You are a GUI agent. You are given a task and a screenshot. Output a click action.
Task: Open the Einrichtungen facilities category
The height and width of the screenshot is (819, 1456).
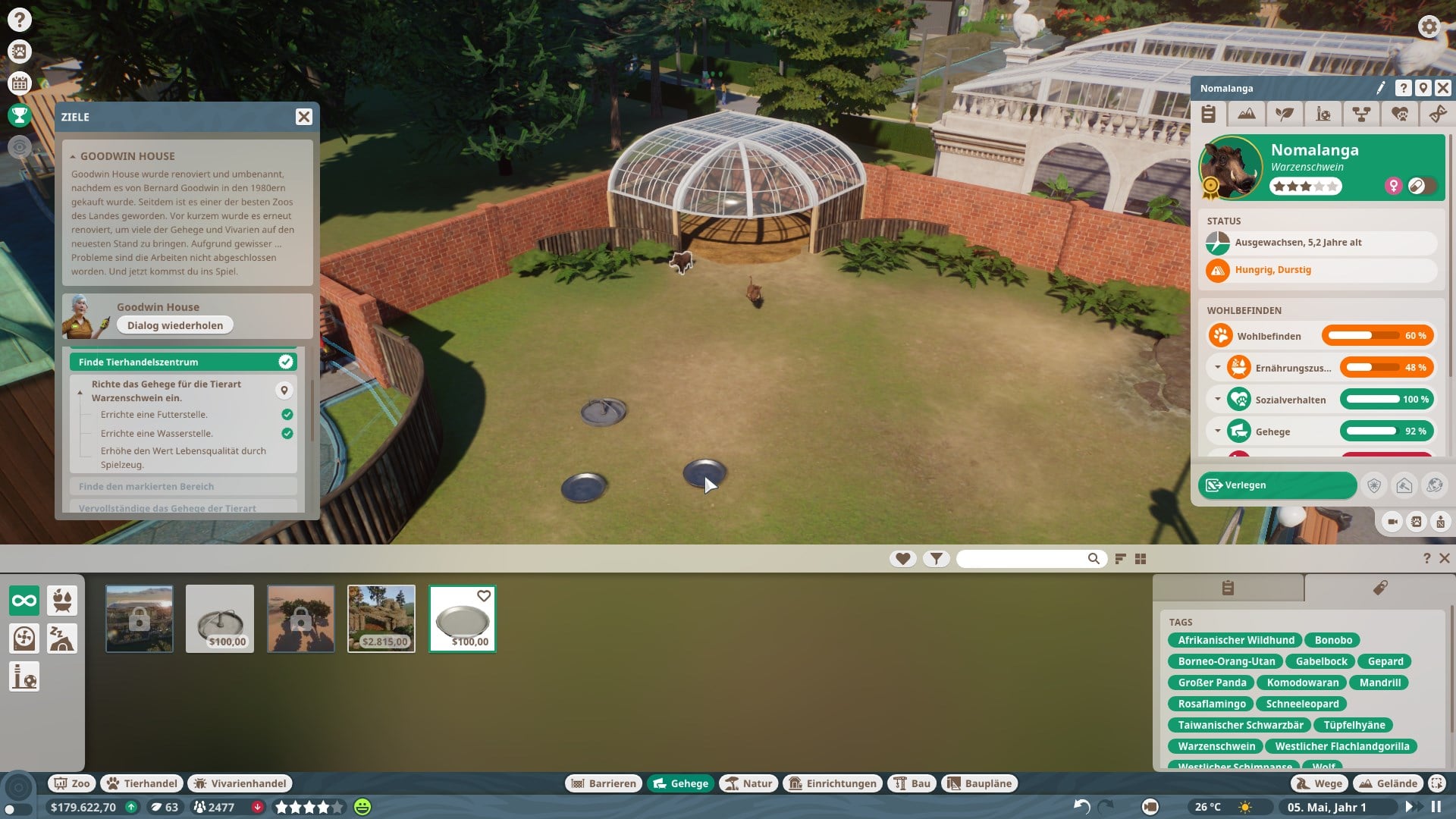833,783
